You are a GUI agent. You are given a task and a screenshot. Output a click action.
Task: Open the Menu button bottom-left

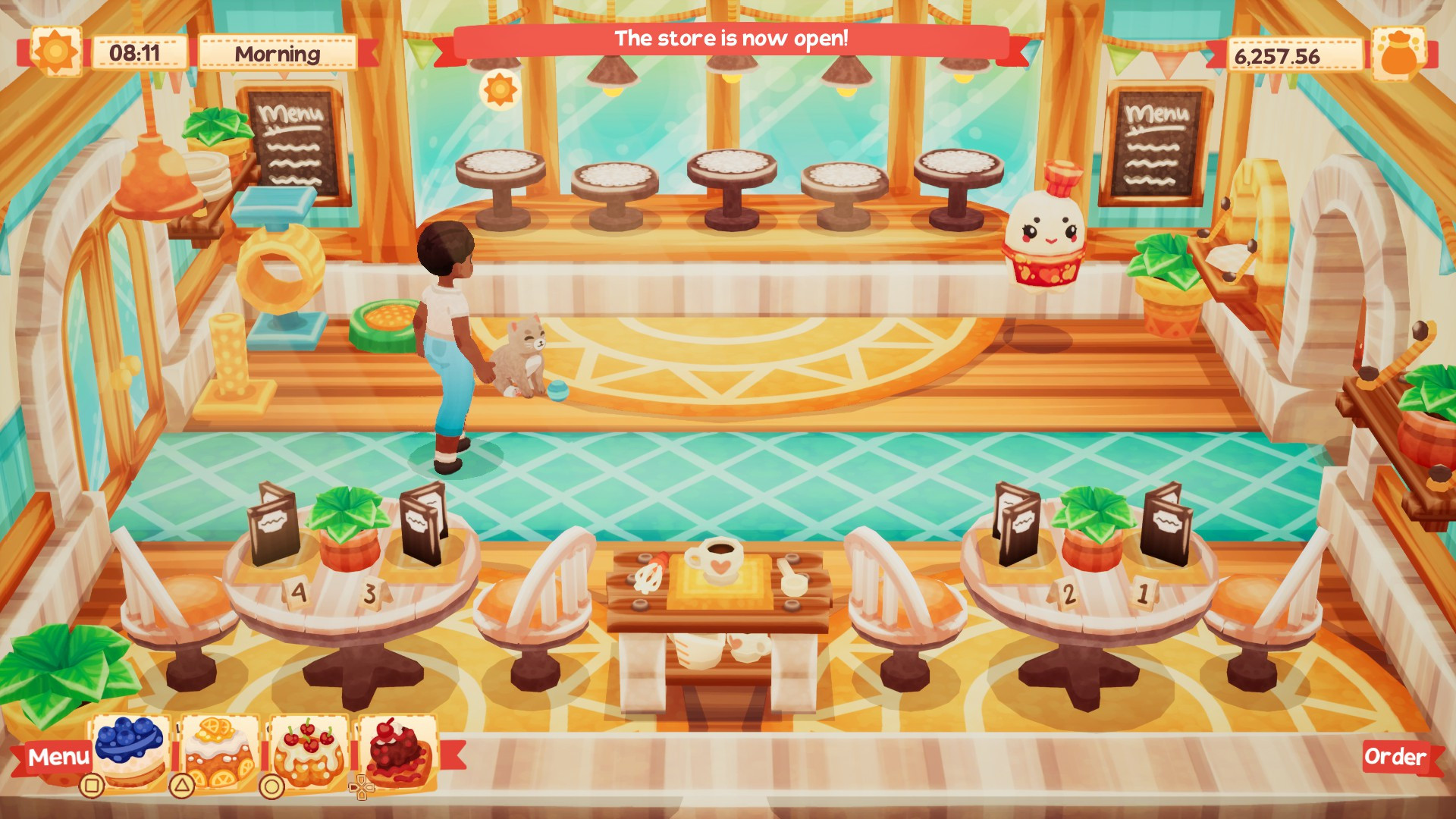[57, 755]
